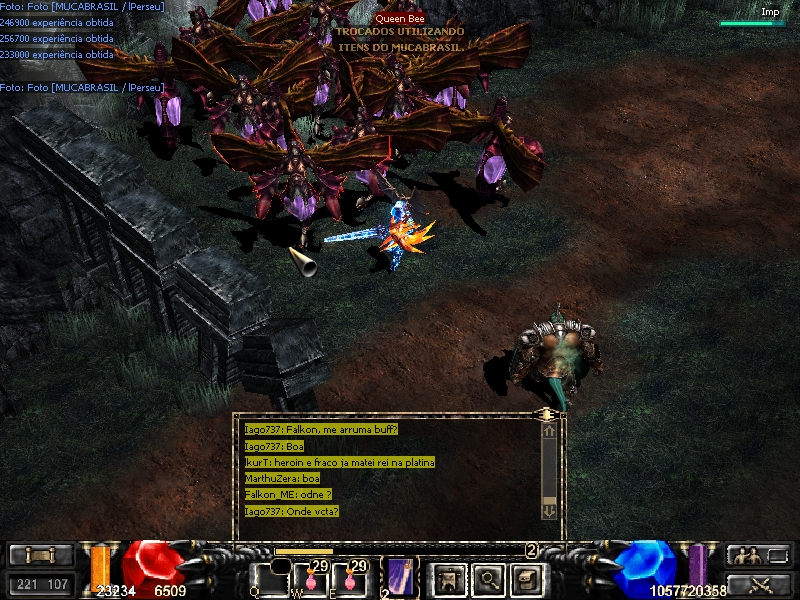Select the Q hotkey item slot
This screenshot has height=600, width=800.
click(x=270, y=579)
